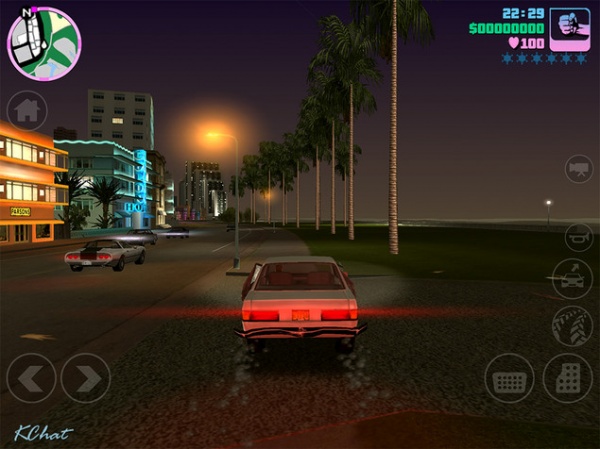Steer right with the right arrow
Screen dimensions: 600x449
coord(85,378)
